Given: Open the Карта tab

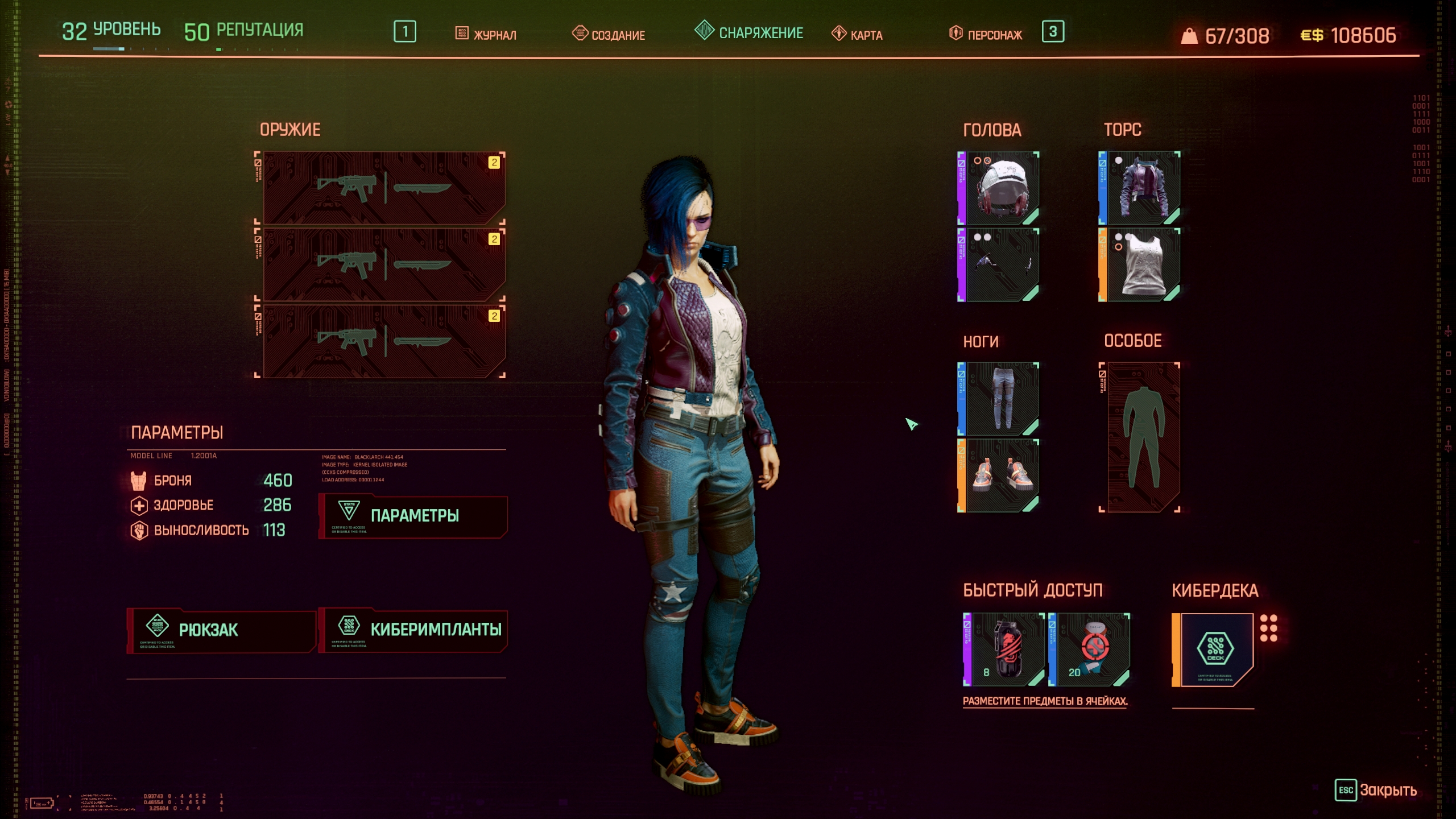Looking at the screenshot, I should pyautogui.click(x=858, y=34).
